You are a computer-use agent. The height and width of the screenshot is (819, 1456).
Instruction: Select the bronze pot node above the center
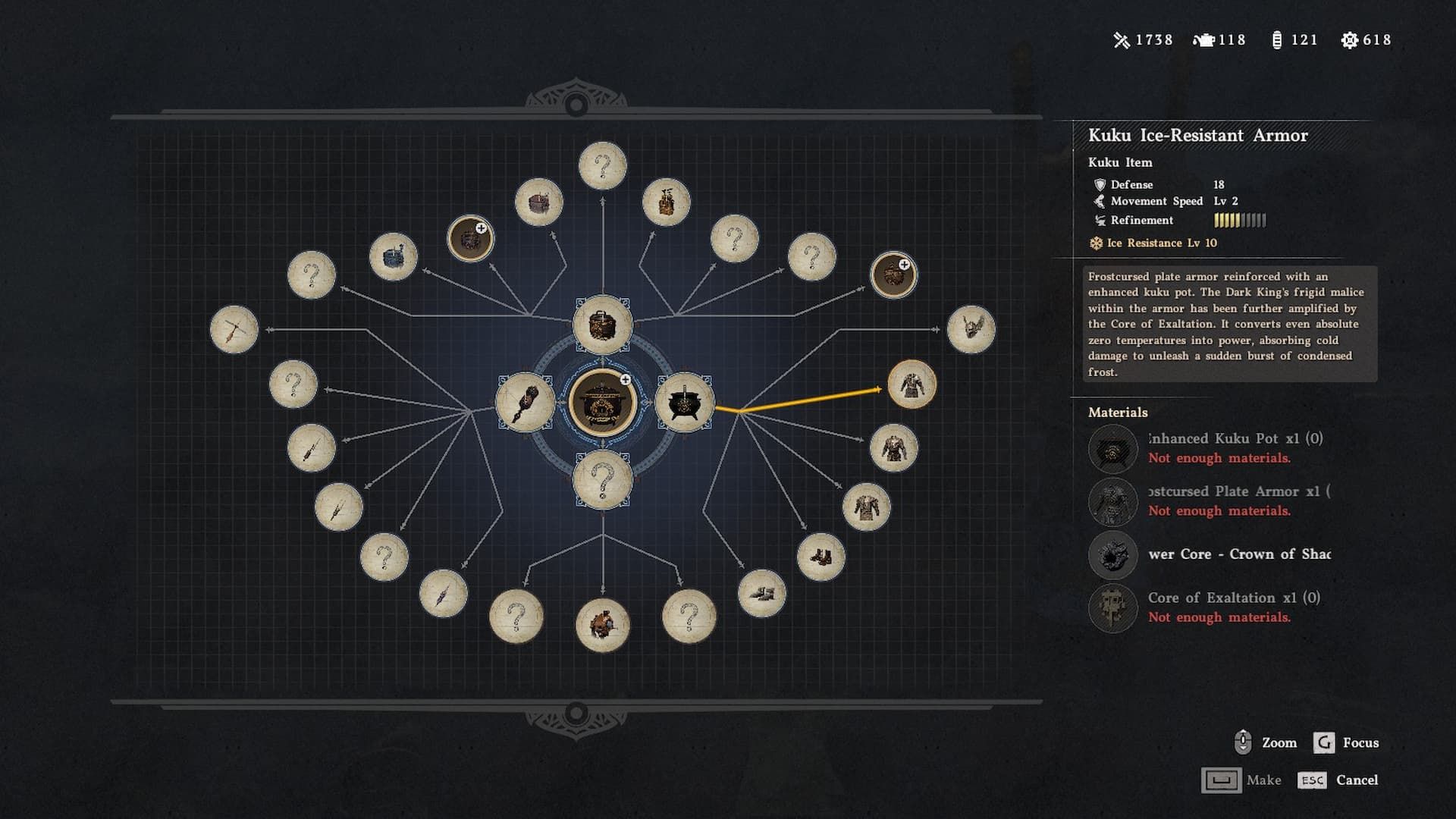(602, 325)
